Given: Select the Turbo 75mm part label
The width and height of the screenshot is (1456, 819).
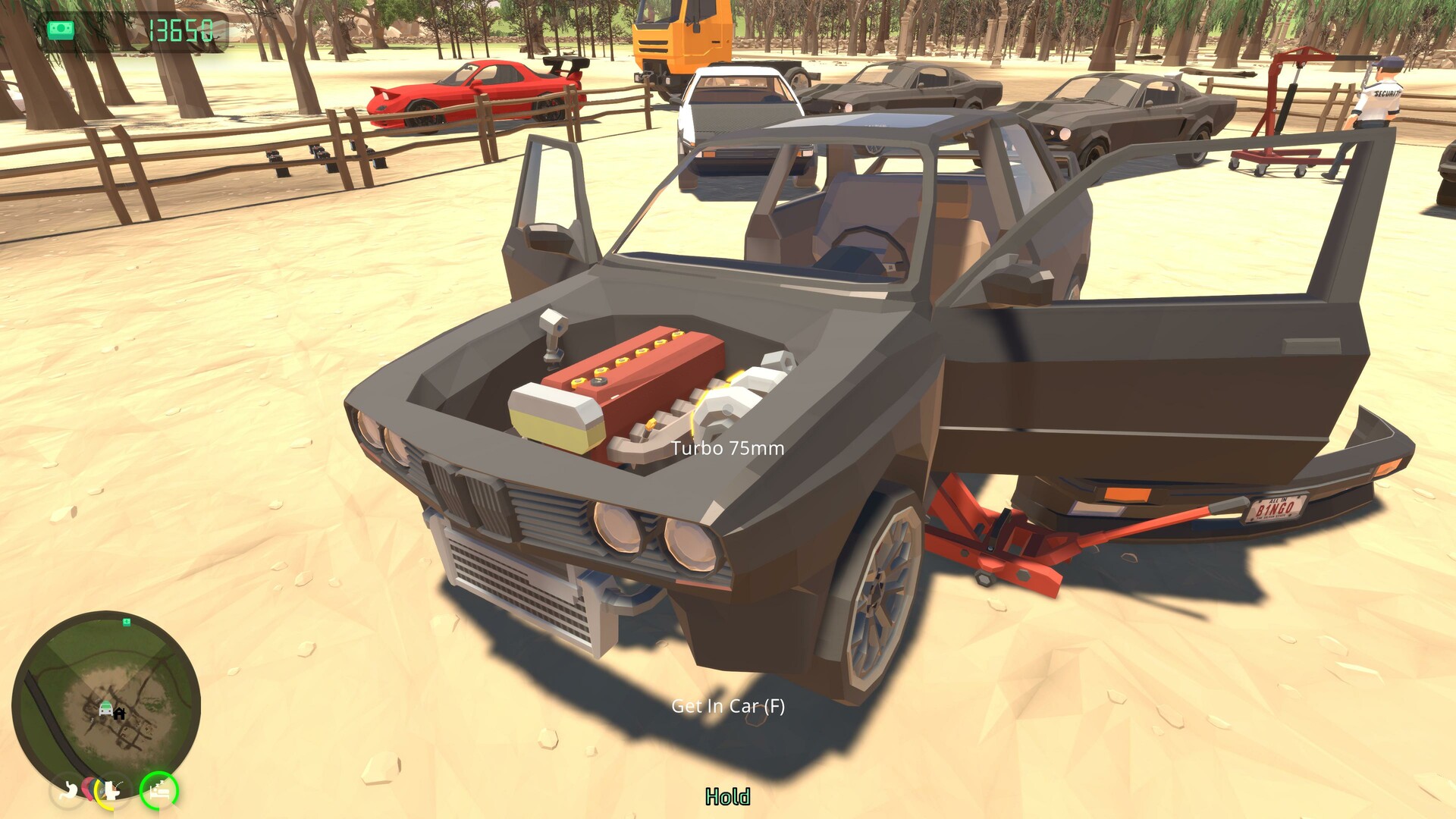Looking at the screenshot, I should [x=727, y=448].
